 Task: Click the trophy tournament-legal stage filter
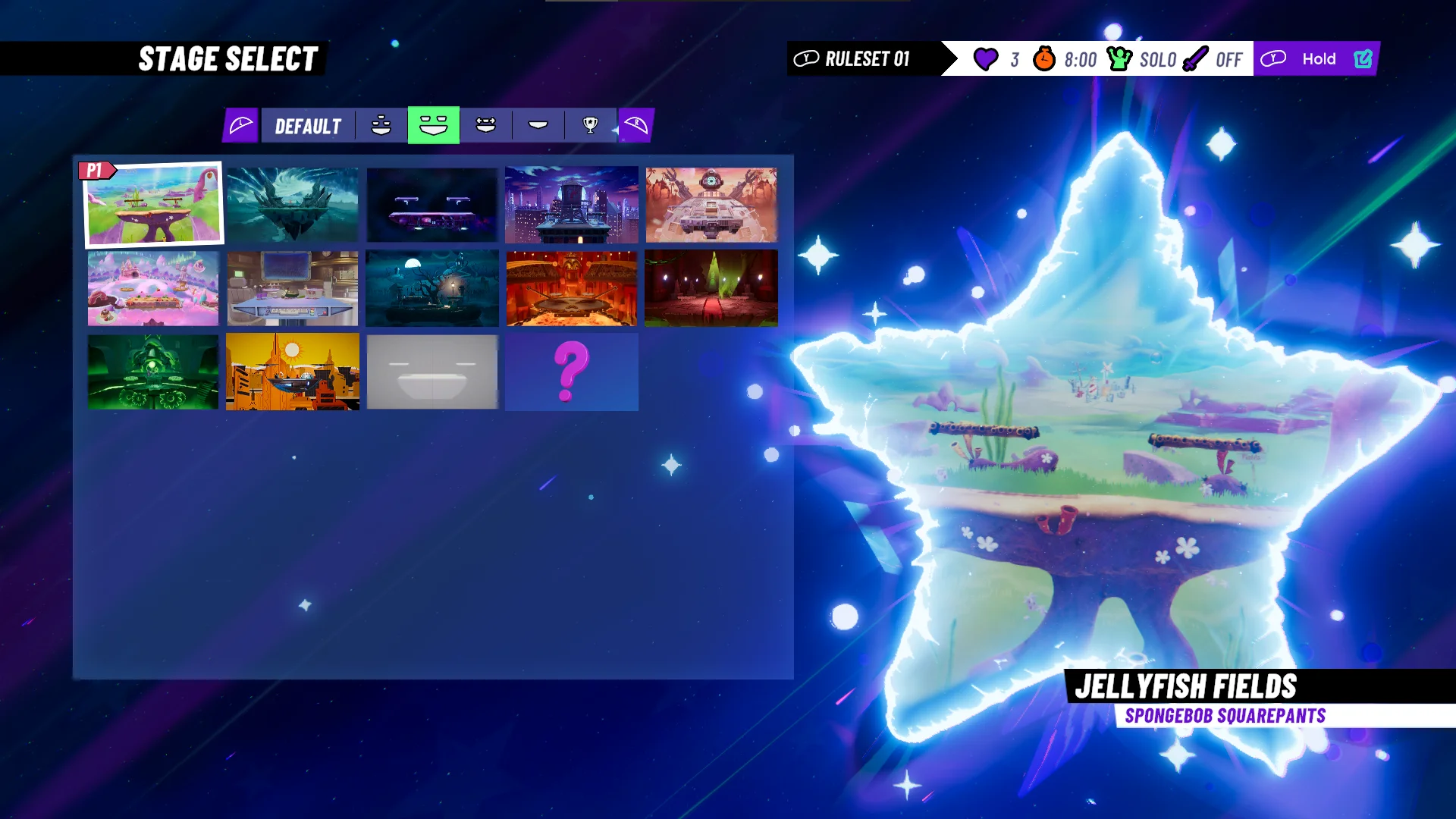point(591,125)
